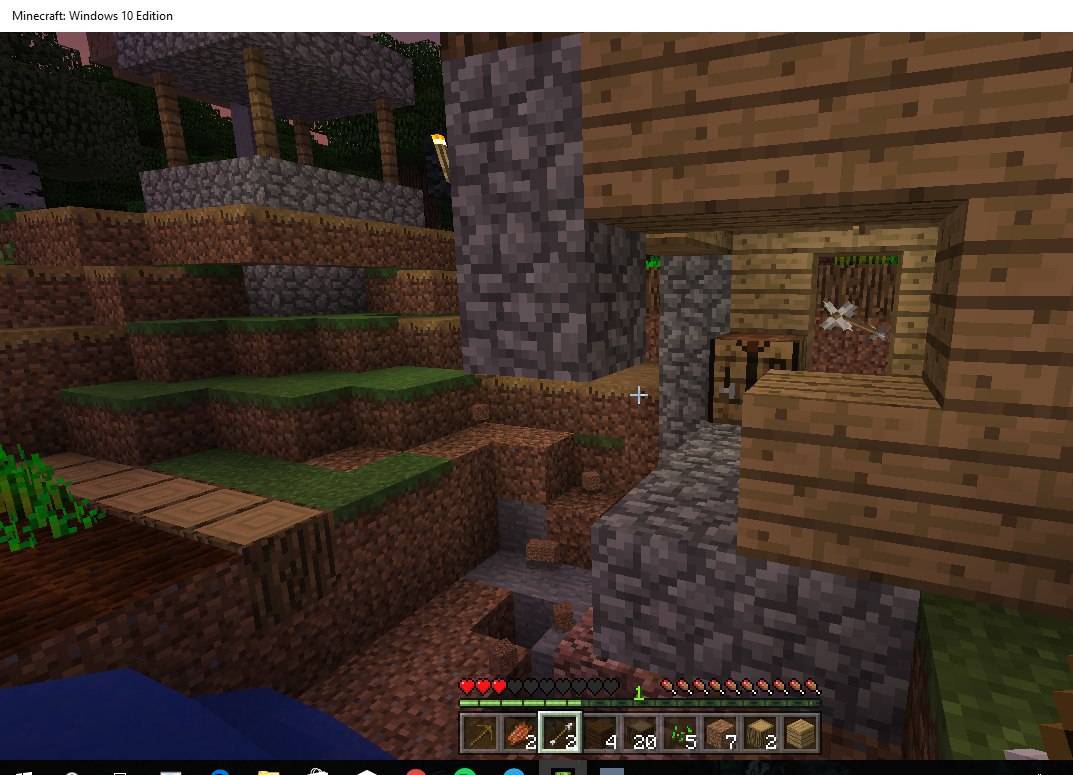Screen dimensions: 1073x775
Task: Select the stack of 4 dark planks
Action: point(599,733)
